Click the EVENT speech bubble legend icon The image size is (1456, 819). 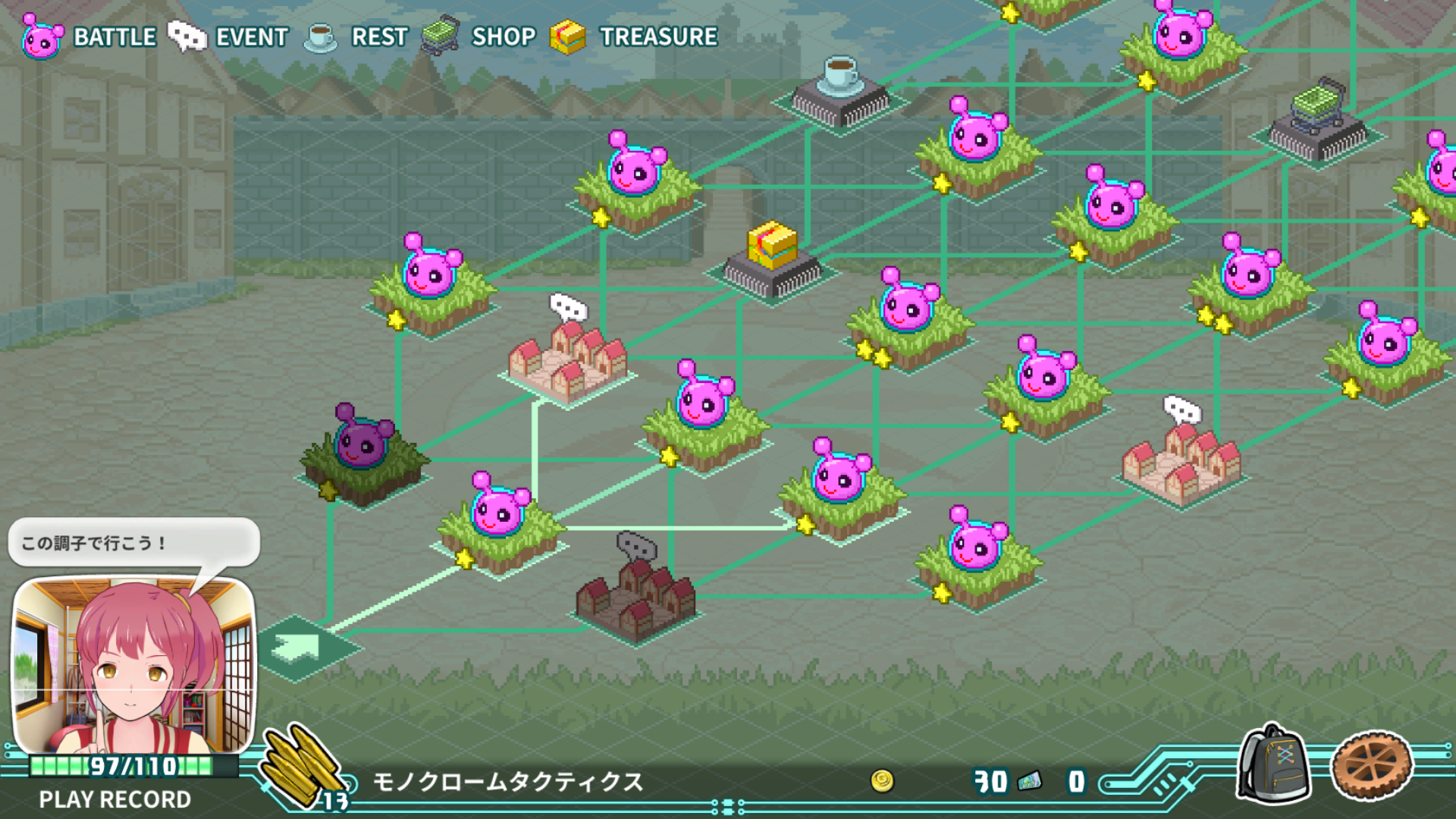click(x=187, y=36)
